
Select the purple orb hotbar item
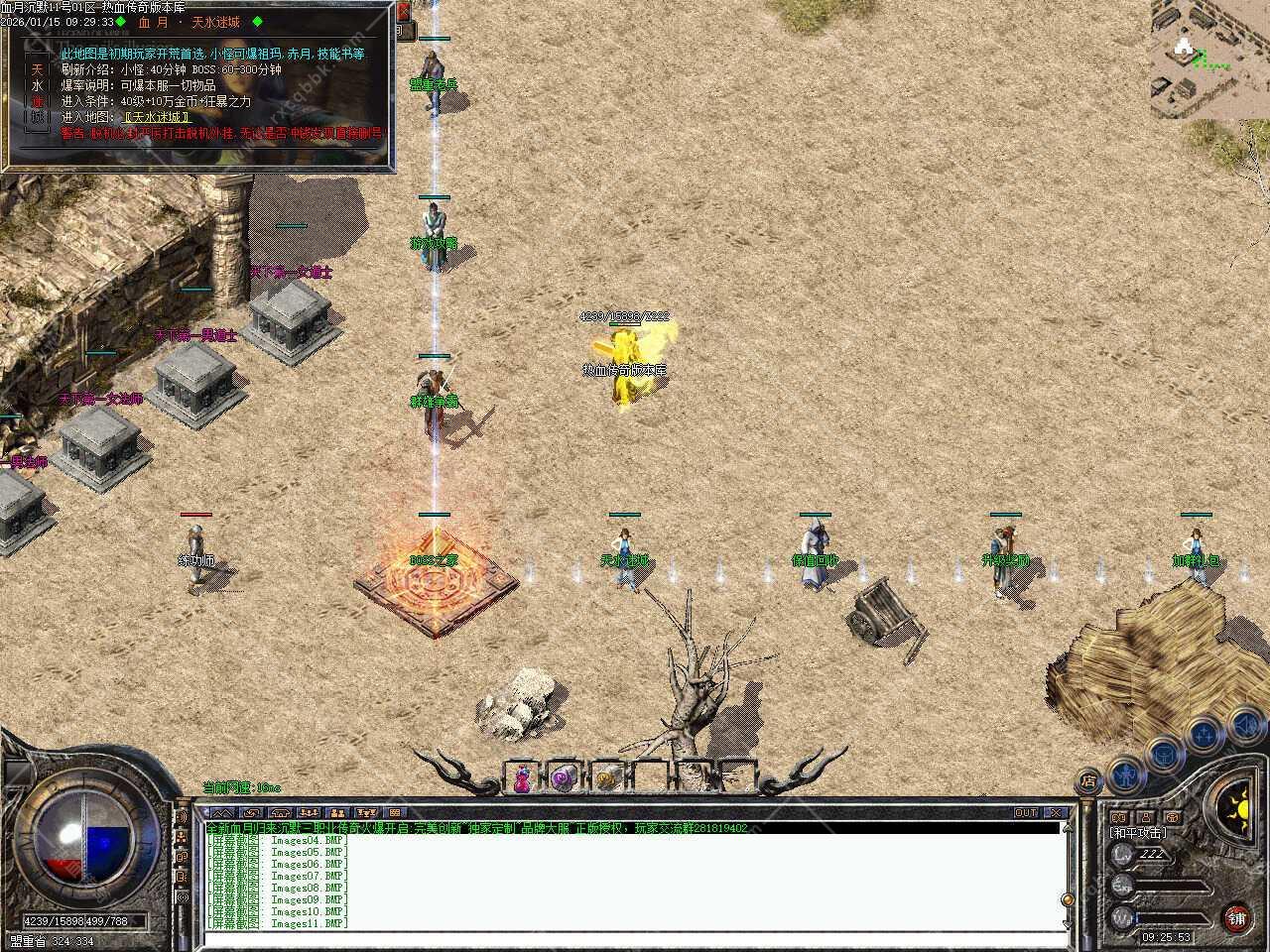(x=564, y=779)
